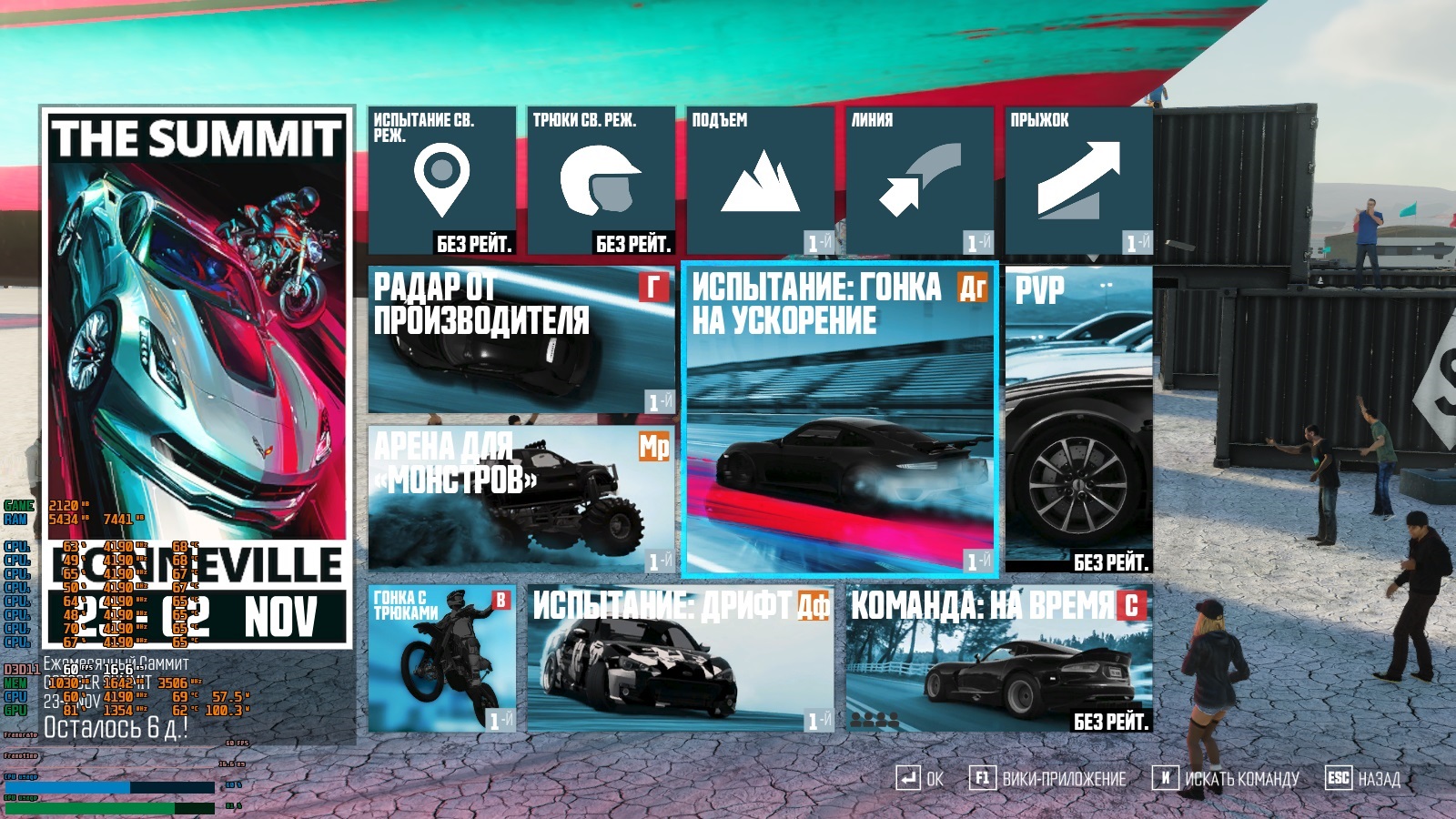Select the ИСПЫТАНИЕ СВ. РЕЖ. tile
The height and width of the screenshot is (819, 1456).
[x=441, y=181]
